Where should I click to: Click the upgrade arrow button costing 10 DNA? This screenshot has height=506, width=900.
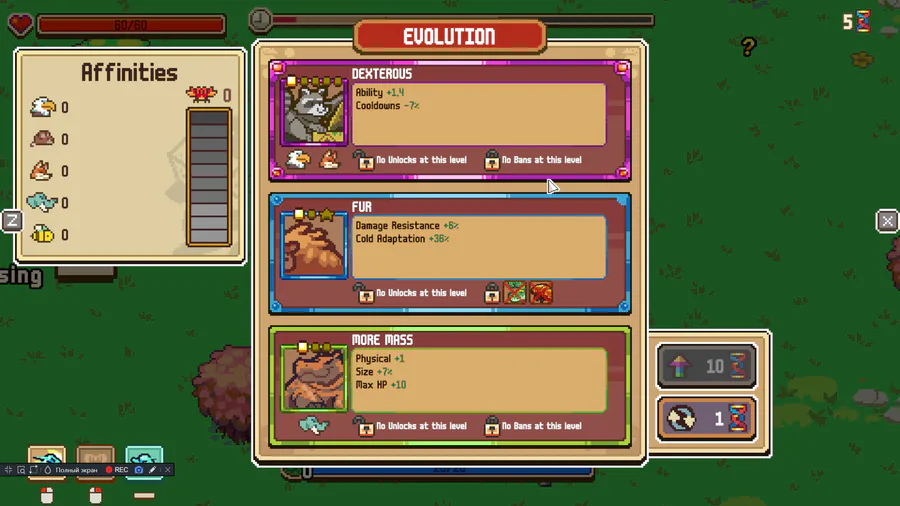pyautogui.click(x=706, y=367)
